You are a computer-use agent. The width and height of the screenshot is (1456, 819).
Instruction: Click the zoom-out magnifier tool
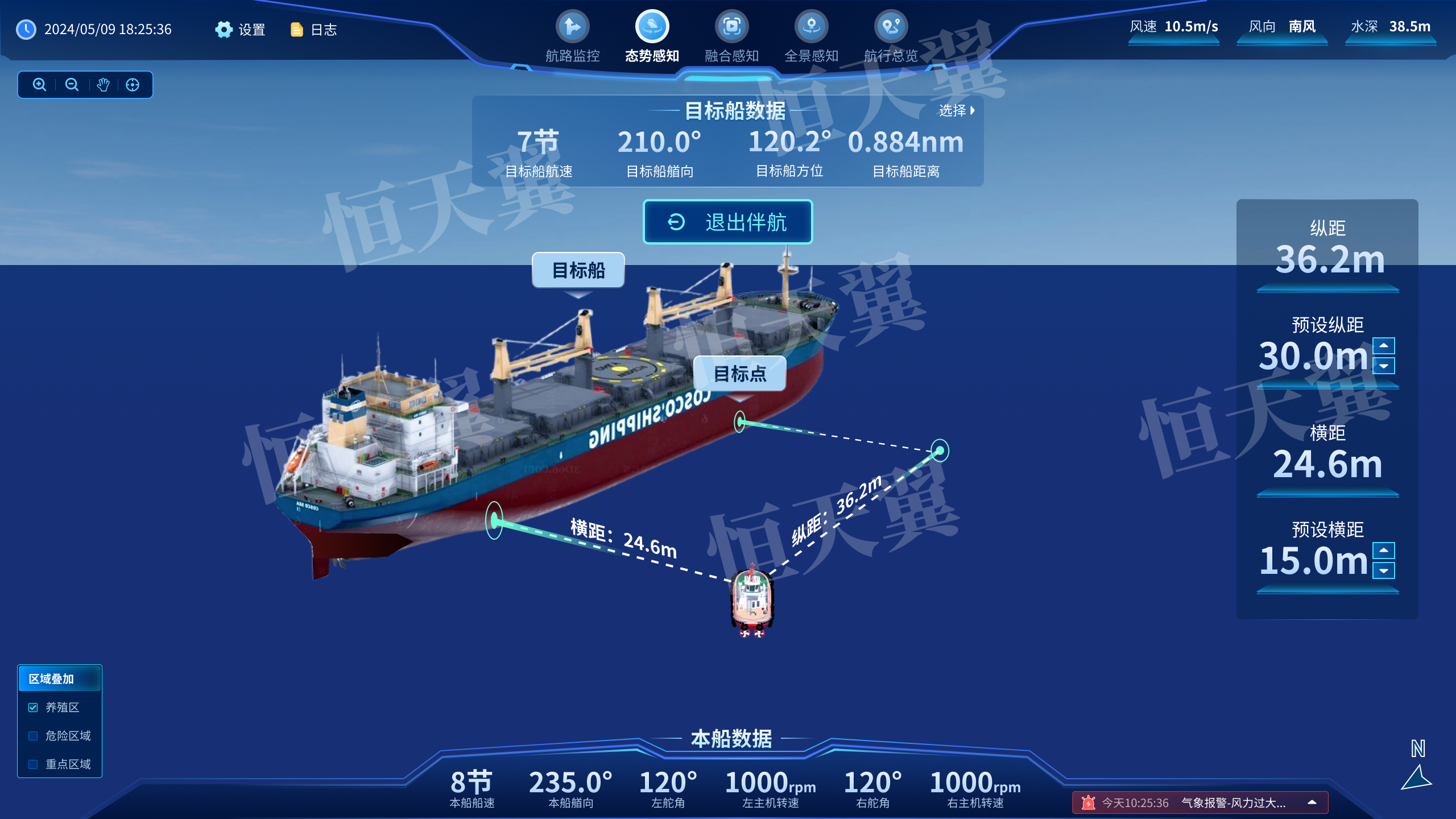pos(72,85)
